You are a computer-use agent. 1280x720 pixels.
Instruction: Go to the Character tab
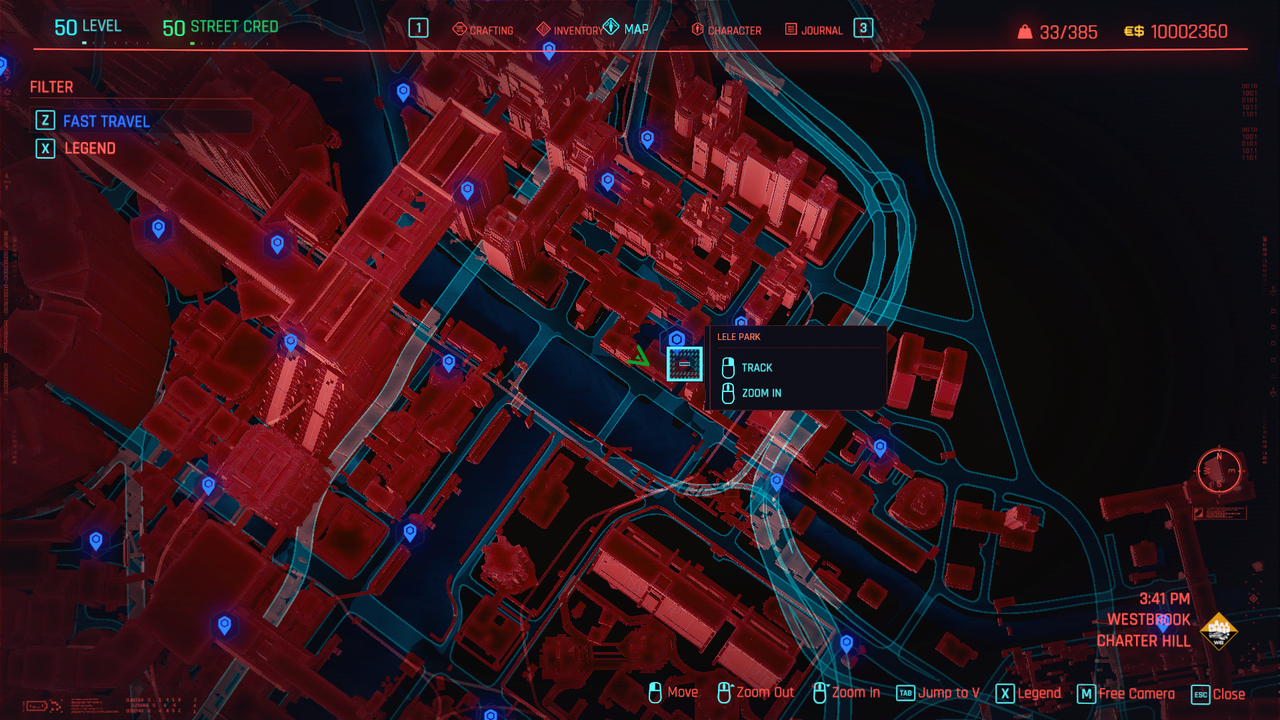[726, 30]
